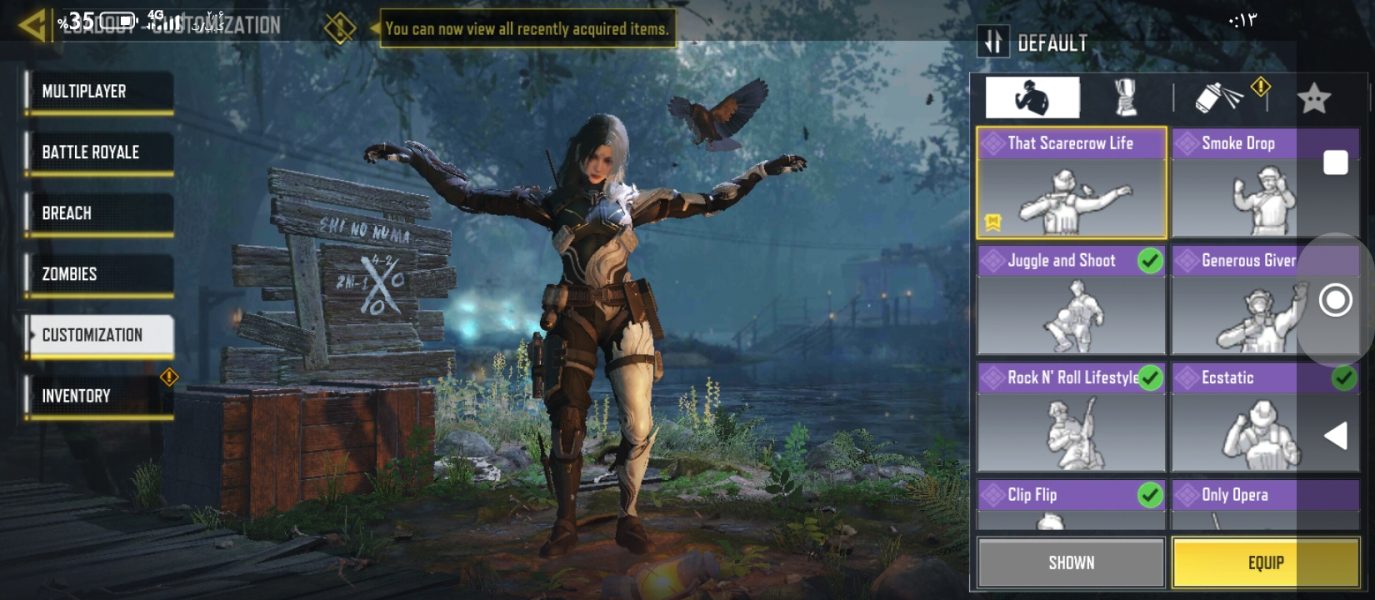Go to the Breach section
Screen dimensions: 1375x600
(98, 214)
